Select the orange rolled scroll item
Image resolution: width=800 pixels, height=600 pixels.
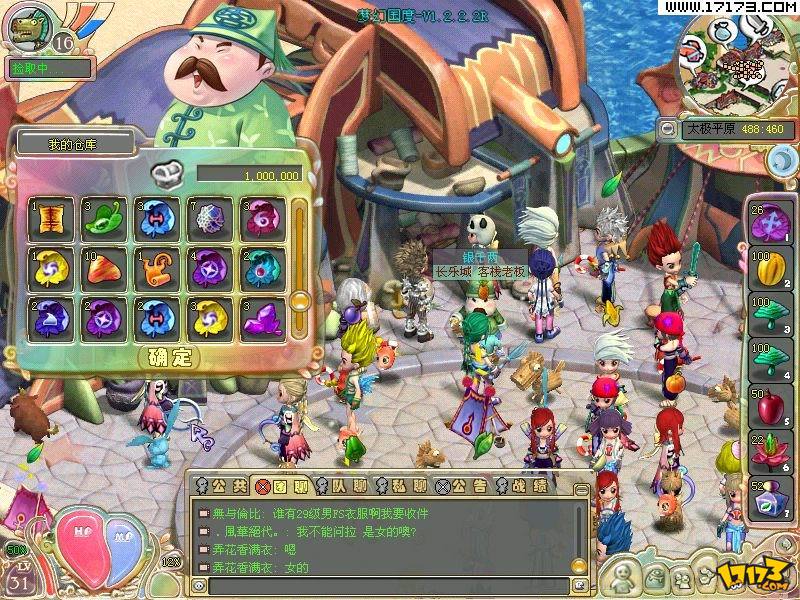click(x=156, y=269)
